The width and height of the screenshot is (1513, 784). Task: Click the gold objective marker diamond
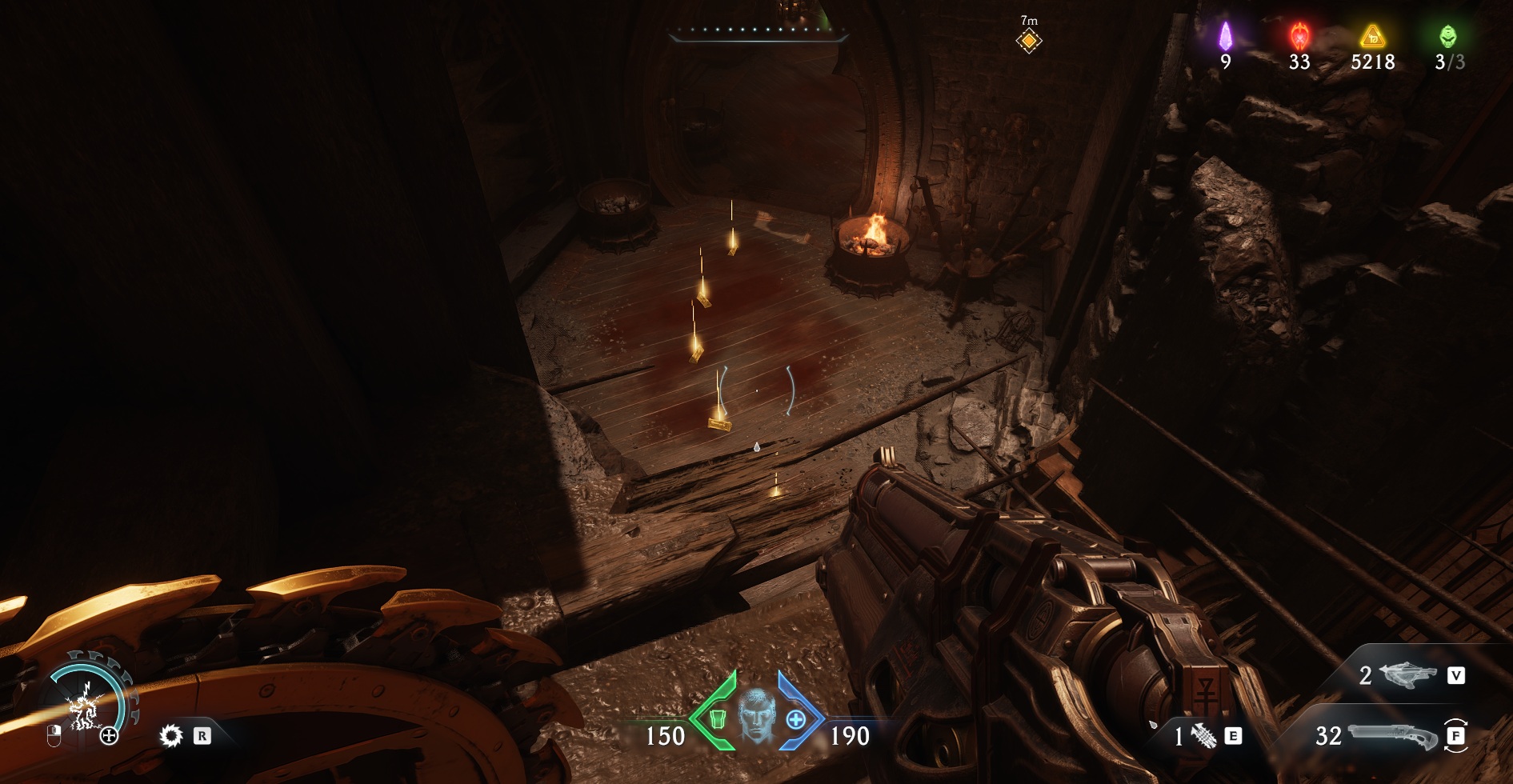tap(1029, 40)
